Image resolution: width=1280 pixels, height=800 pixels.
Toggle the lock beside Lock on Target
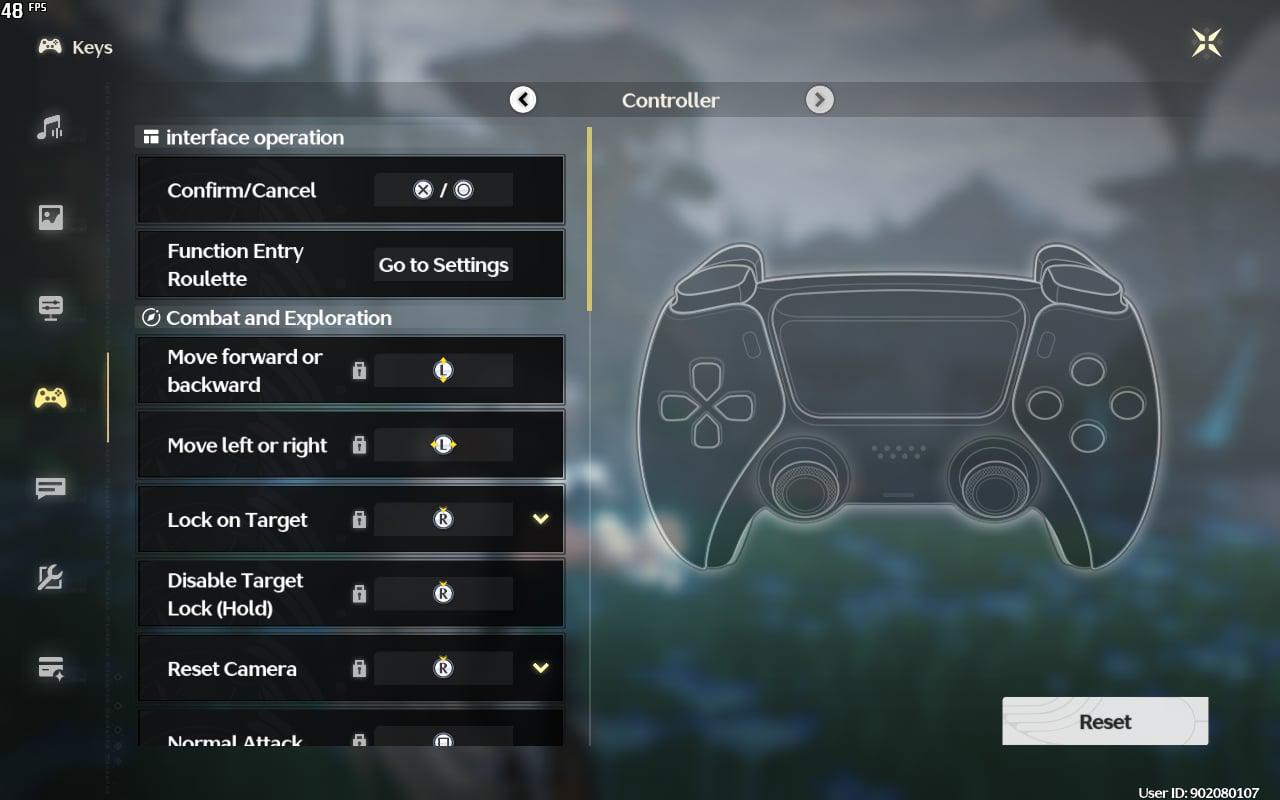click(359, 519)
